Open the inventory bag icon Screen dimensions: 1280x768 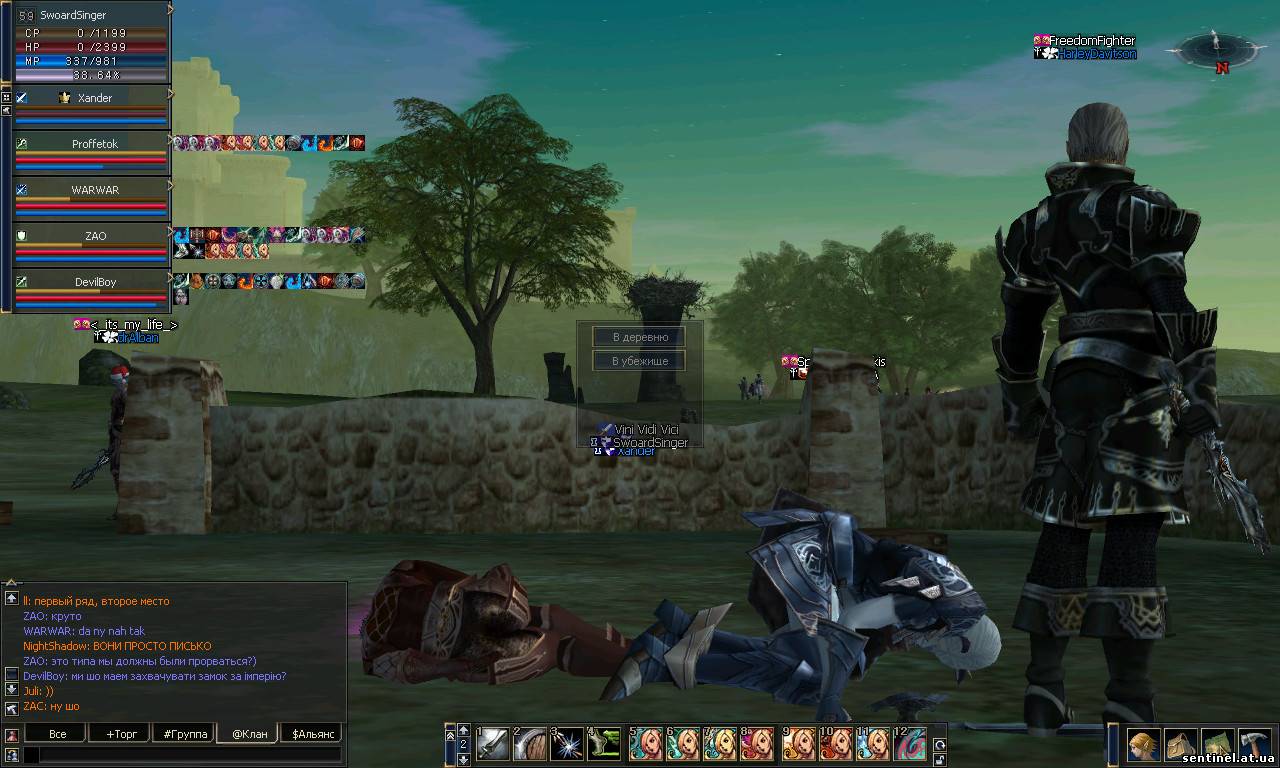1181,746
